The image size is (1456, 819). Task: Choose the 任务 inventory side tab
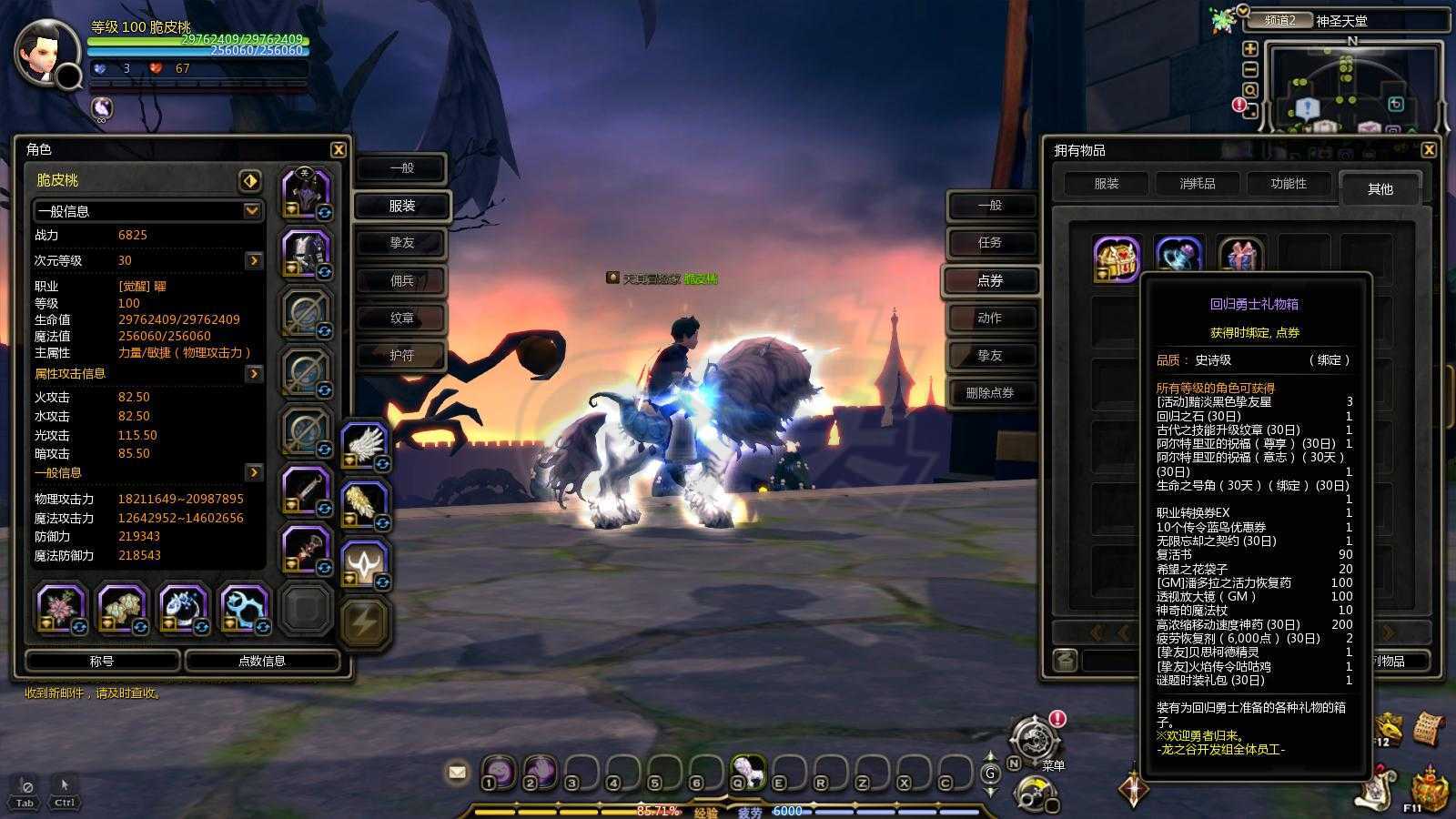tap(990, 243)
